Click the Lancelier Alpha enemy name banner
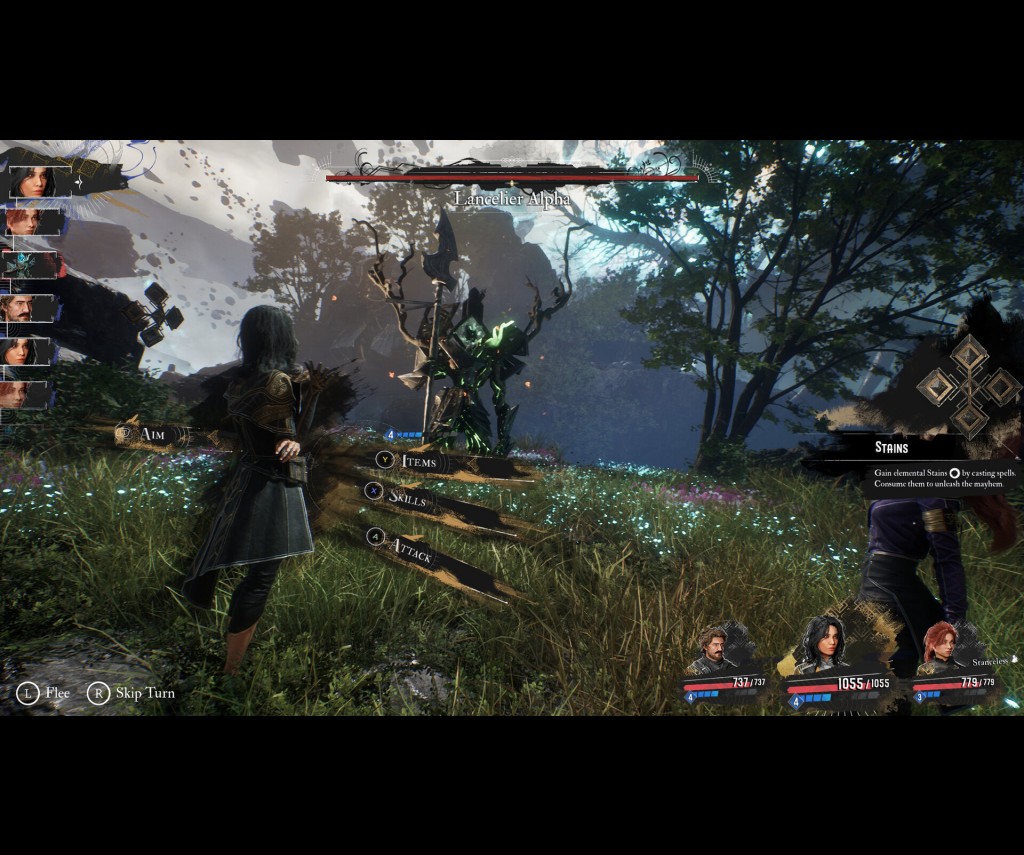This screenshot has height=855, width=1024. point(512,198)
